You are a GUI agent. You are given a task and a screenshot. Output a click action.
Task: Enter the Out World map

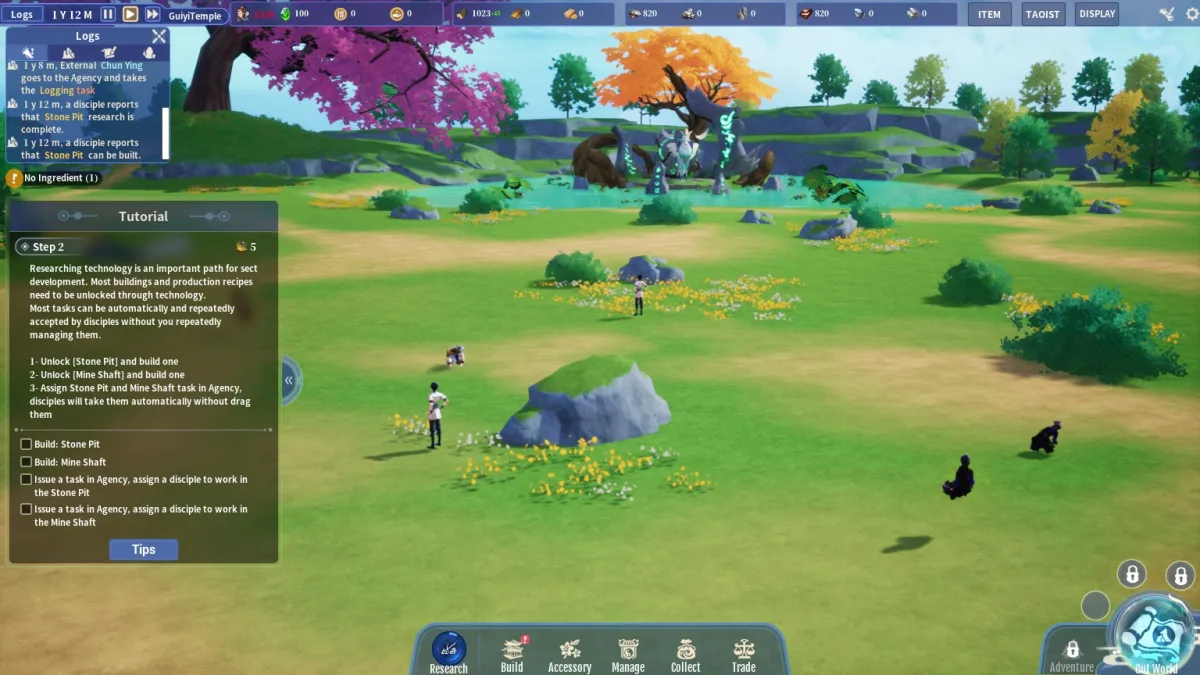[x=1154, y=635]
